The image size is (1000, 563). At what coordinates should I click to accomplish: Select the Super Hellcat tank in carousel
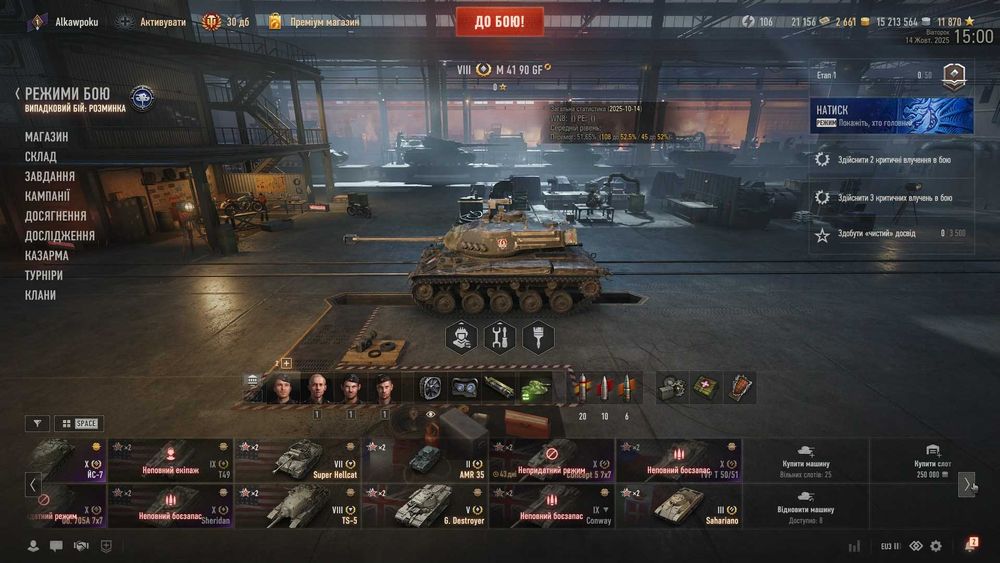point(297,461)
